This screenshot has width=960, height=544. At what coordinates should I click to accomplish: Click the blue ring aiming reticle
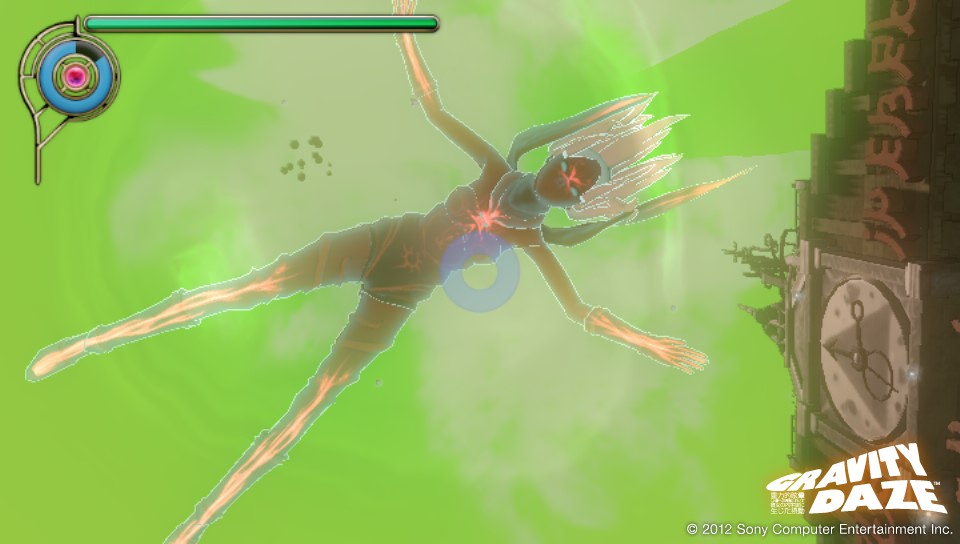click(477, 273)
